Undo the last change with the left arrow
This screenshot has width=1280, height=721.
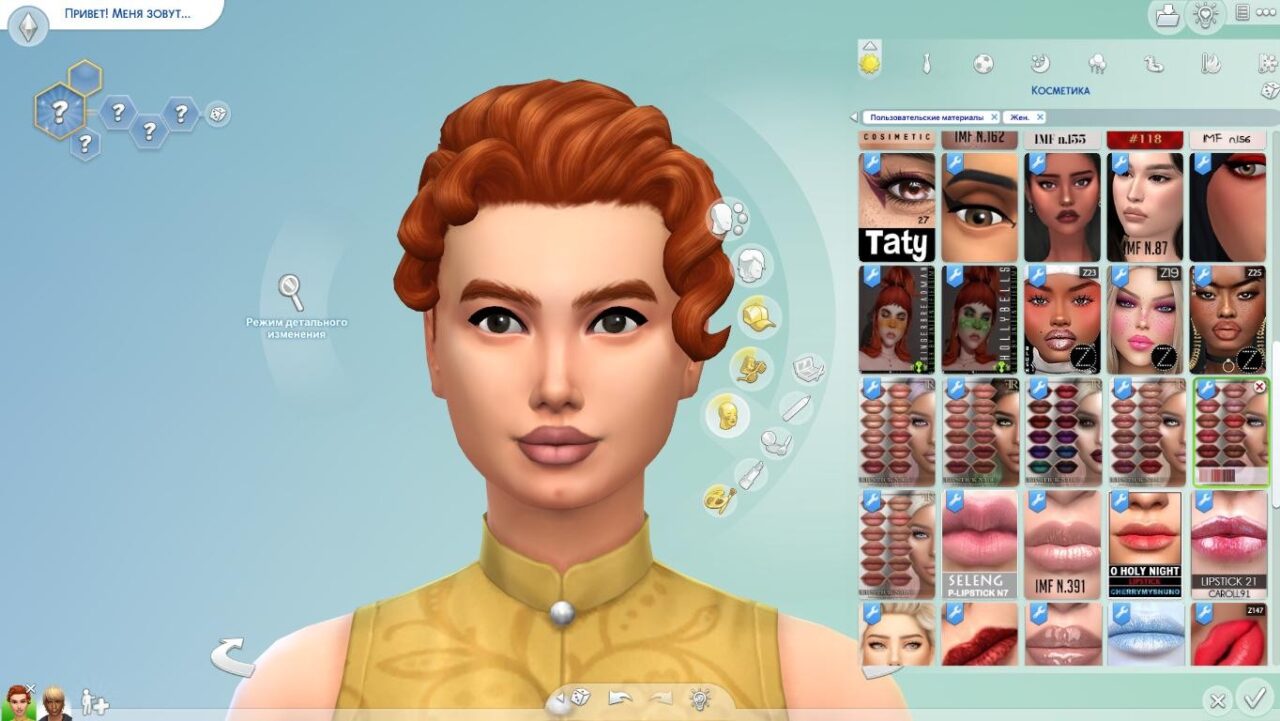(618, 698)
